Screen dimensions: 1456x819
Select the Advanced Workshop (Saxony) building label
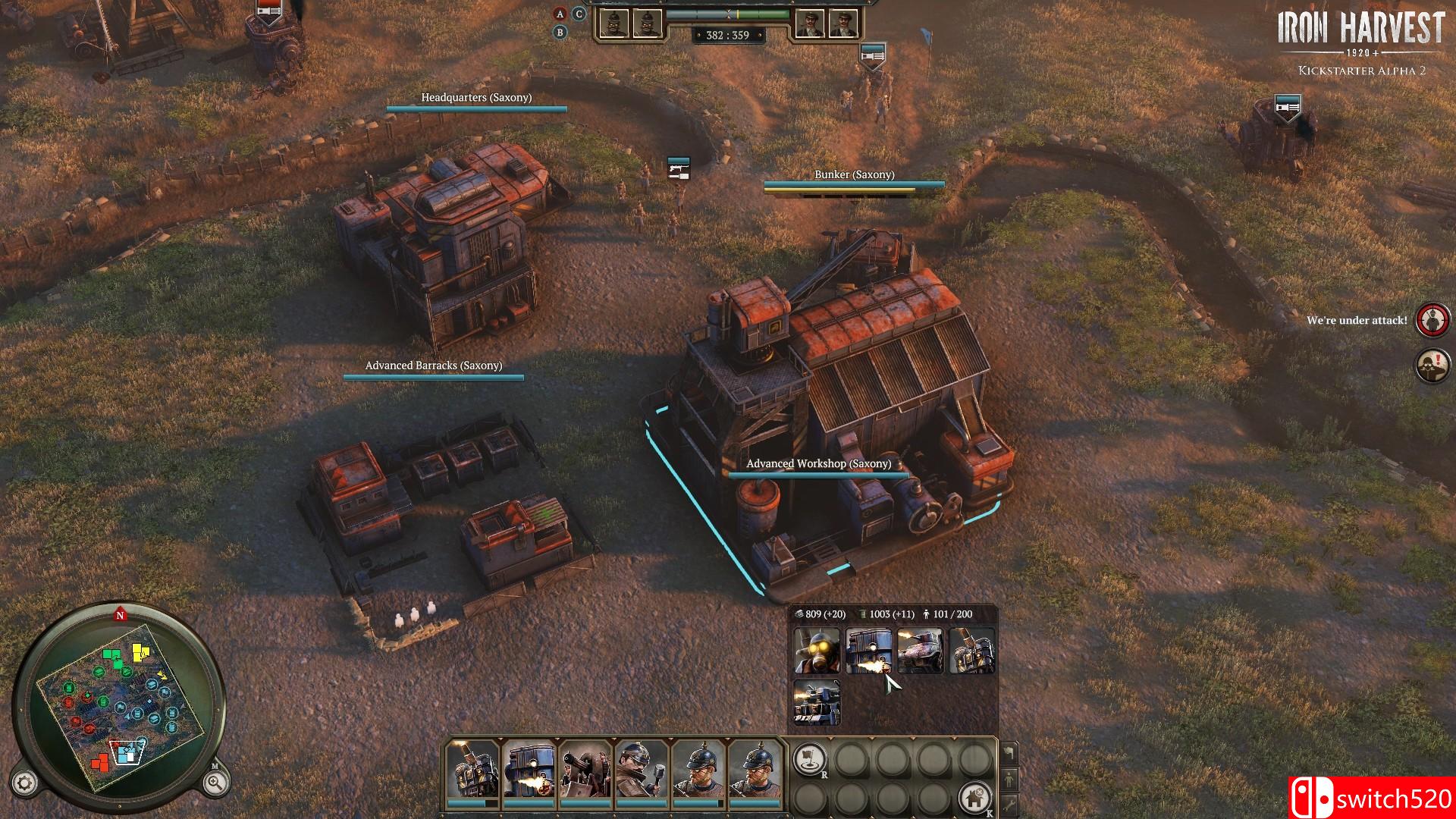click(818, 464)
